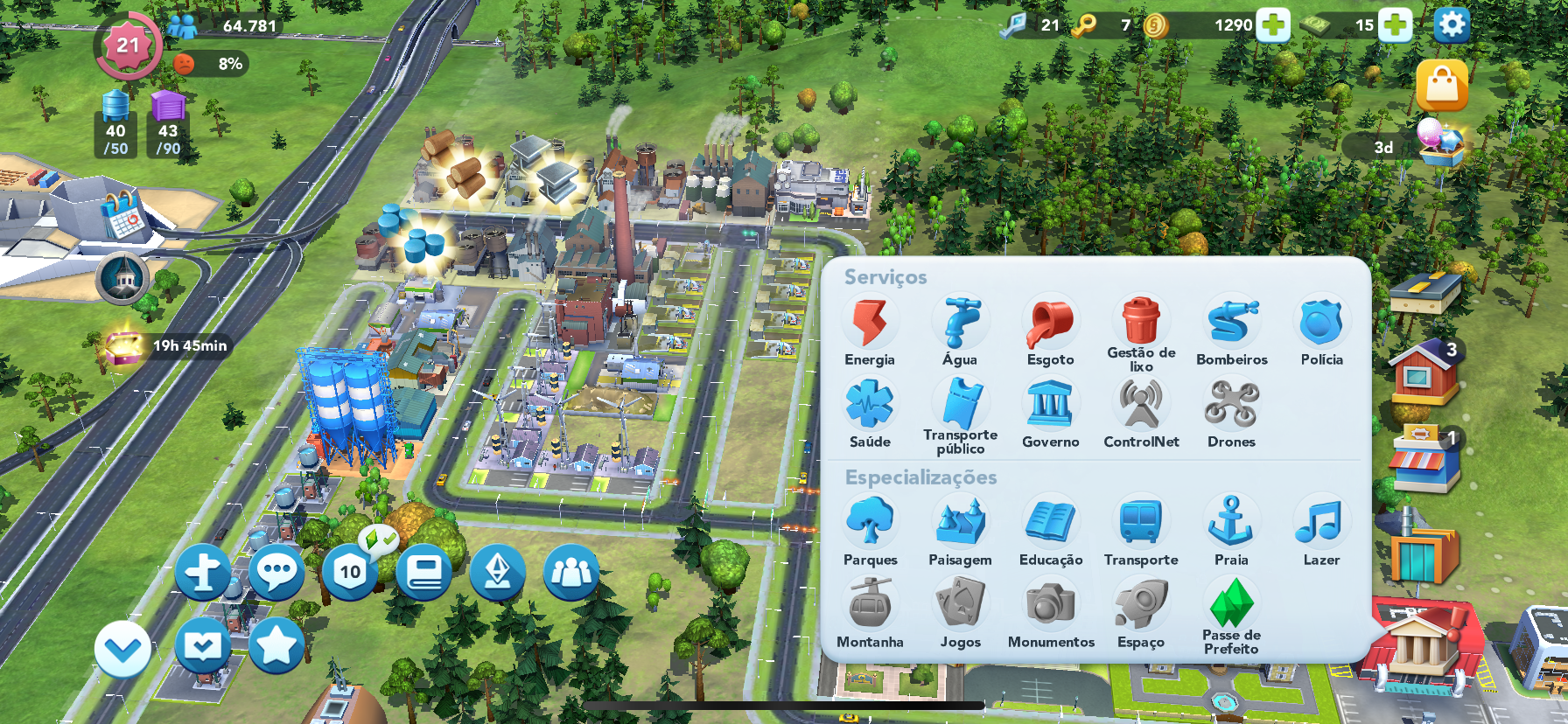
Task: Select the Educação specialization
Action: coord(1050,523)
